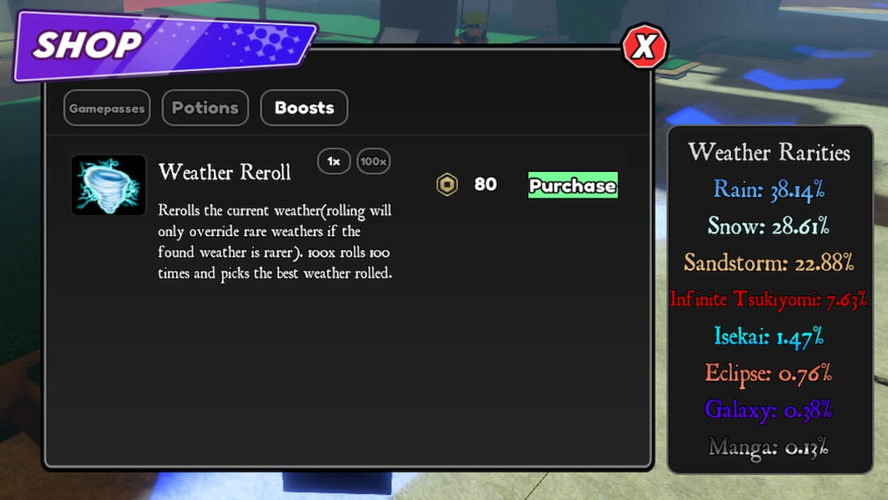Choose the 100x reroll amount
This screenshot has width=888, height=500.
(x=373, y=161)
